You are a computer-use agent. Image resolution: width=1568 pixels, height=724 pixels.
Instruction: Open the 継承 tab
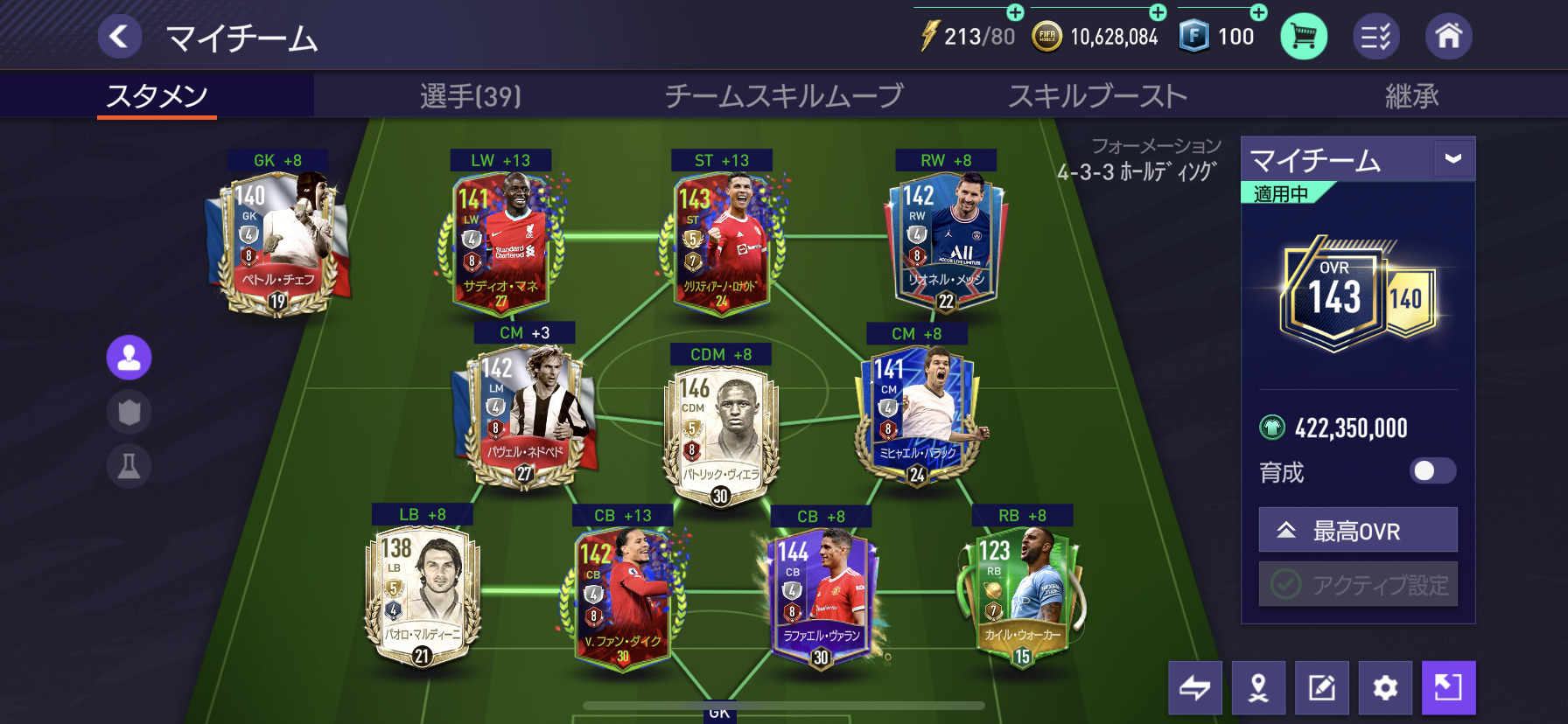pyautogui.click(x=1411, y=95)
